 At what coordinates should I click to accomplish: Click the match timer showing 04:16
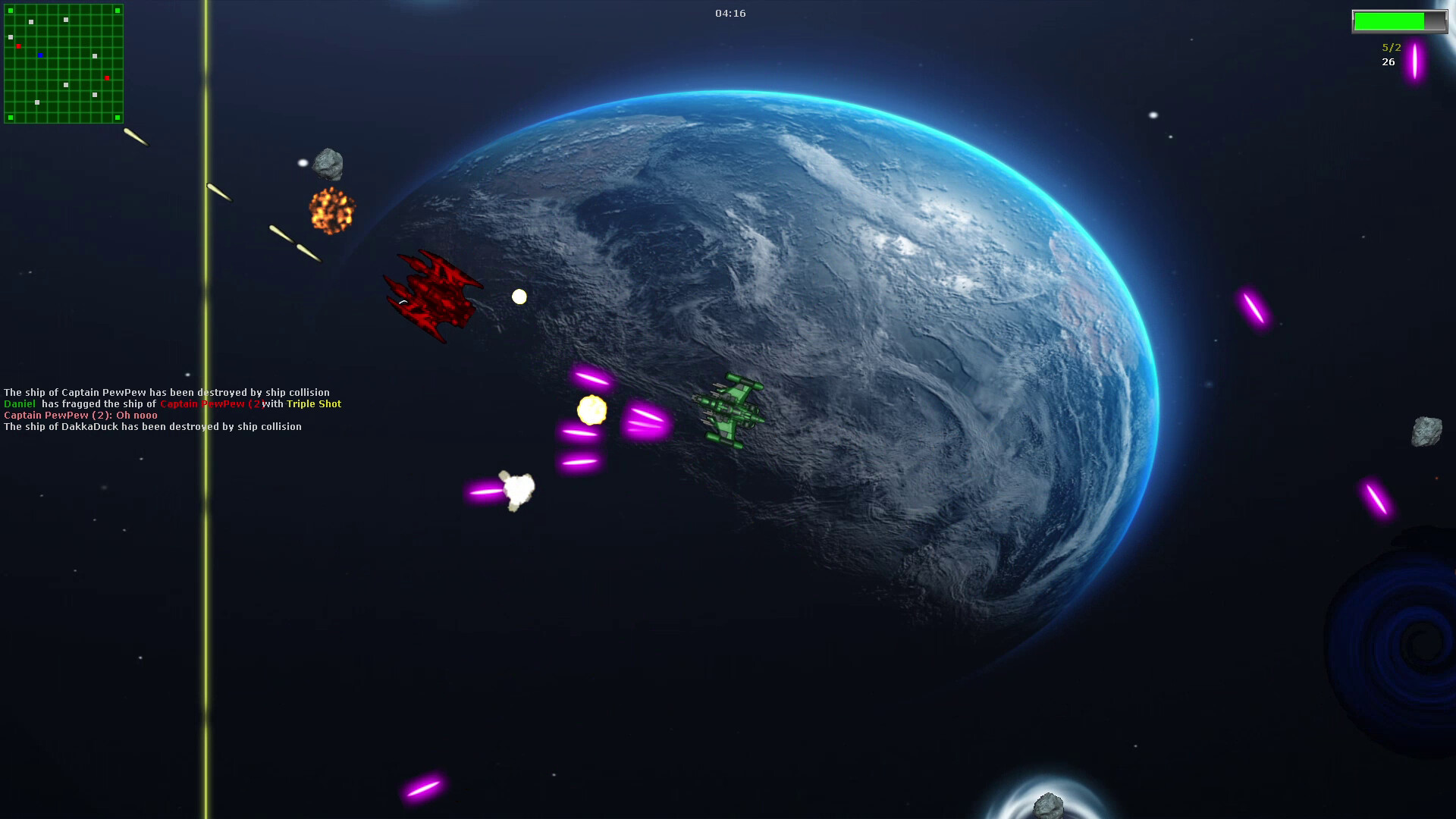point(729,13)
